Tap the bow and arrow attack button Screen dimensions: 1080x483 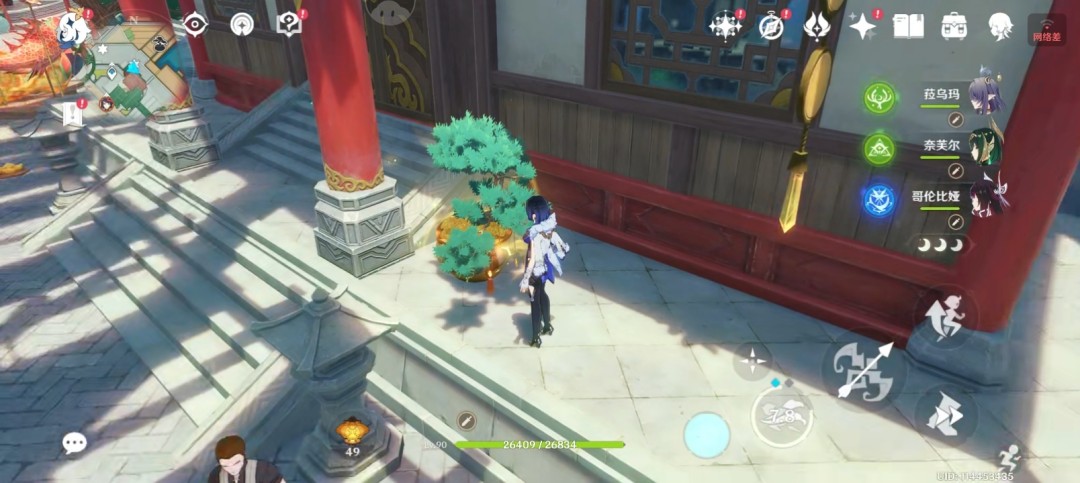pyautogui.click(x=863, y=372)
